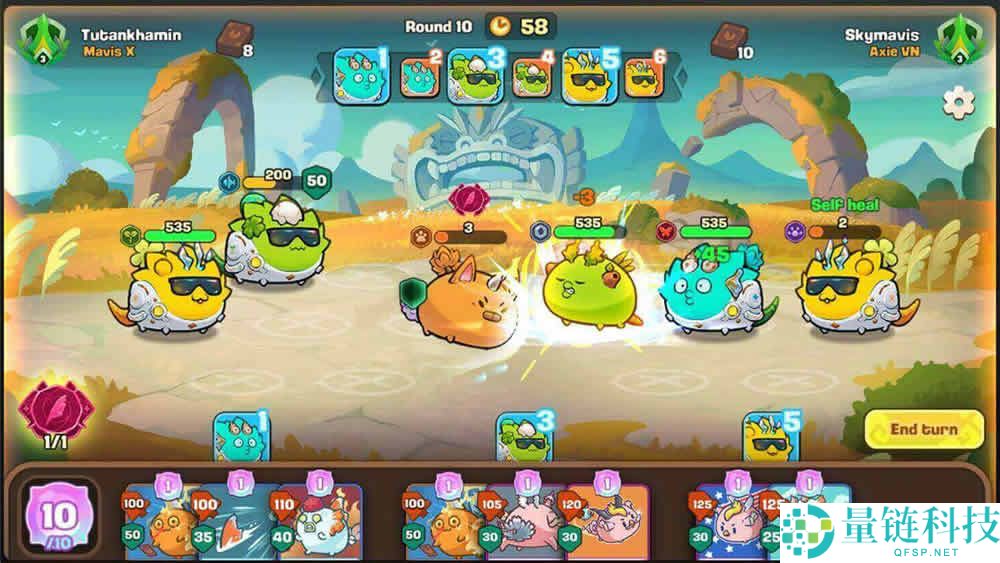Click the End turn button
The height and width of the screenshot is (563, 1000).
click(923, 430)
